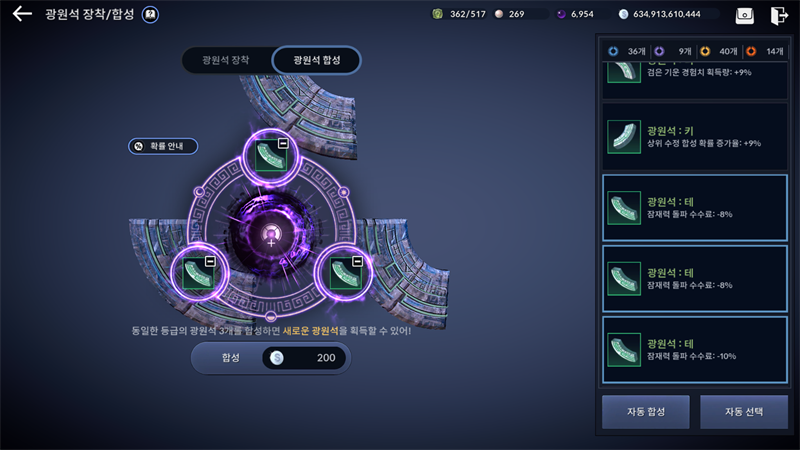Click the 자동 합성 auto-synthesis button
Screen dimensions: 800x450
(646, 411)
